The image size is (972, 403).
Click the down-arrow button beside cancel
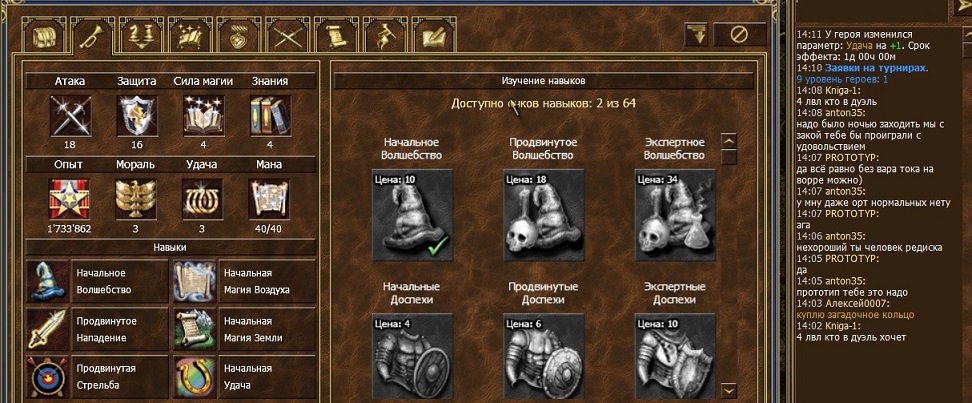[x=699, y=34]
